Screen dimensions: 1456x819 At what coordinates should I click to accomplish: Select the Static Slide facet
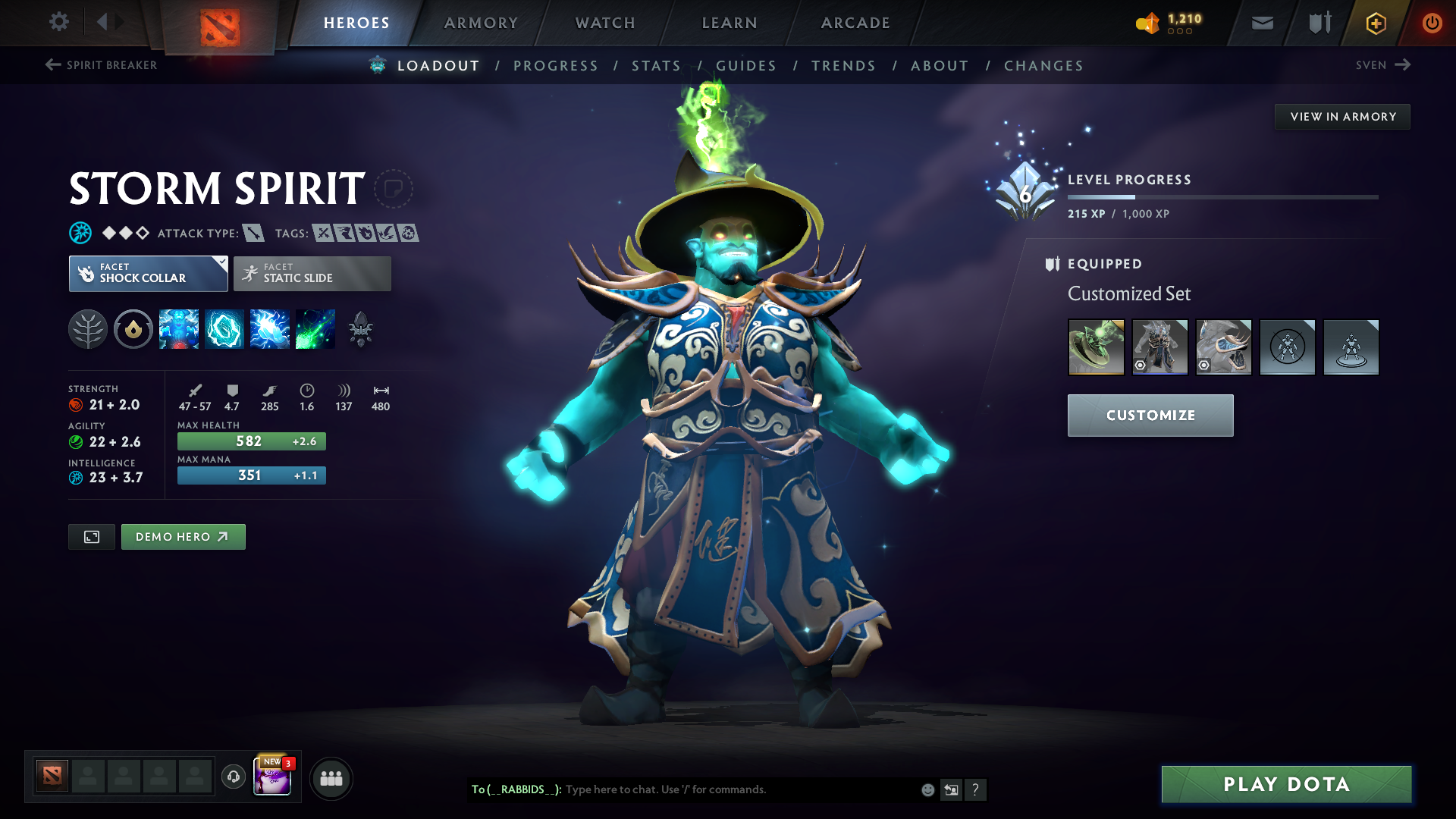click(311, 274)
